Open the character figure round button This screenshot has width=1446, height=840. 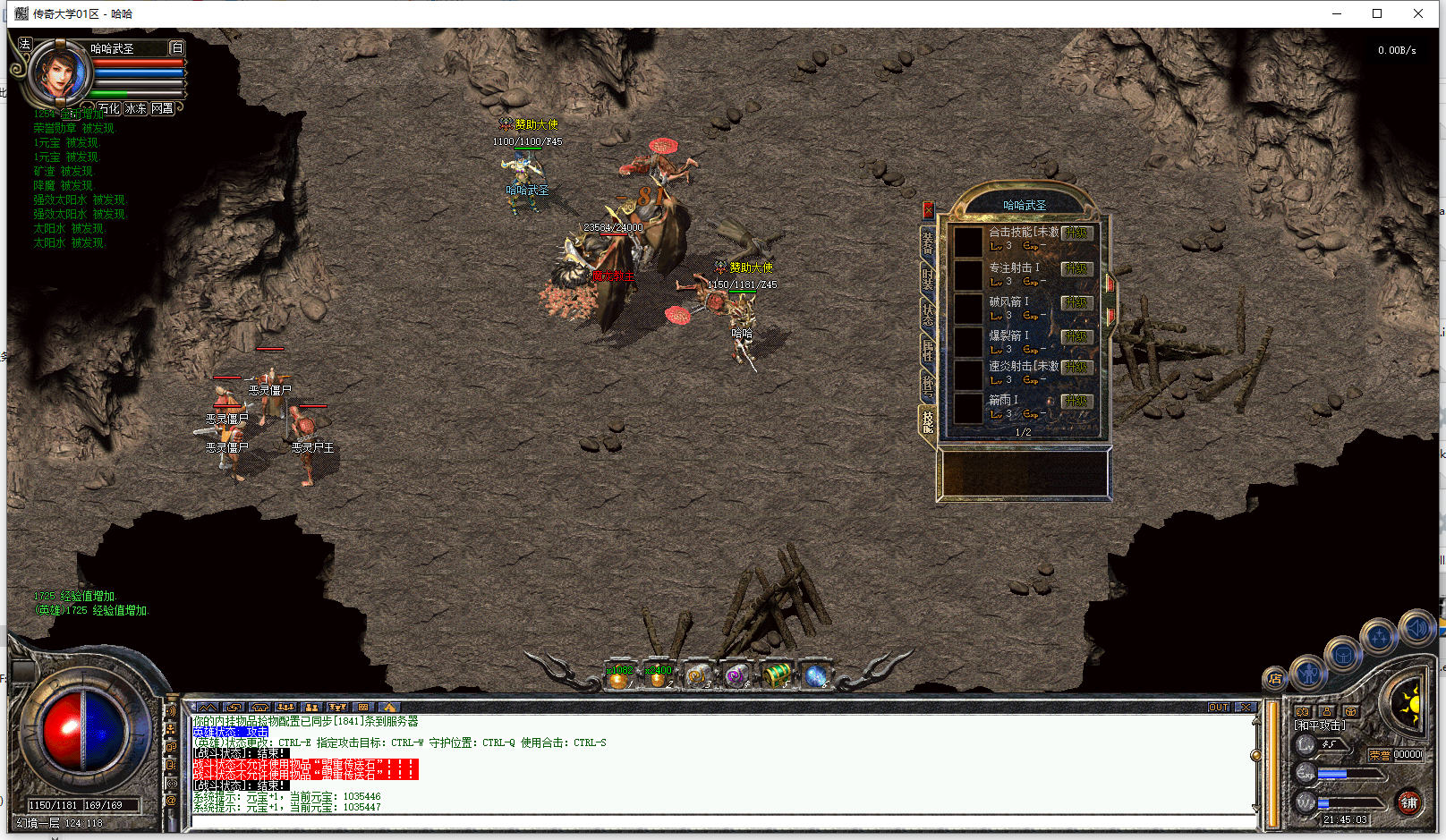(x=1309, y=672)
